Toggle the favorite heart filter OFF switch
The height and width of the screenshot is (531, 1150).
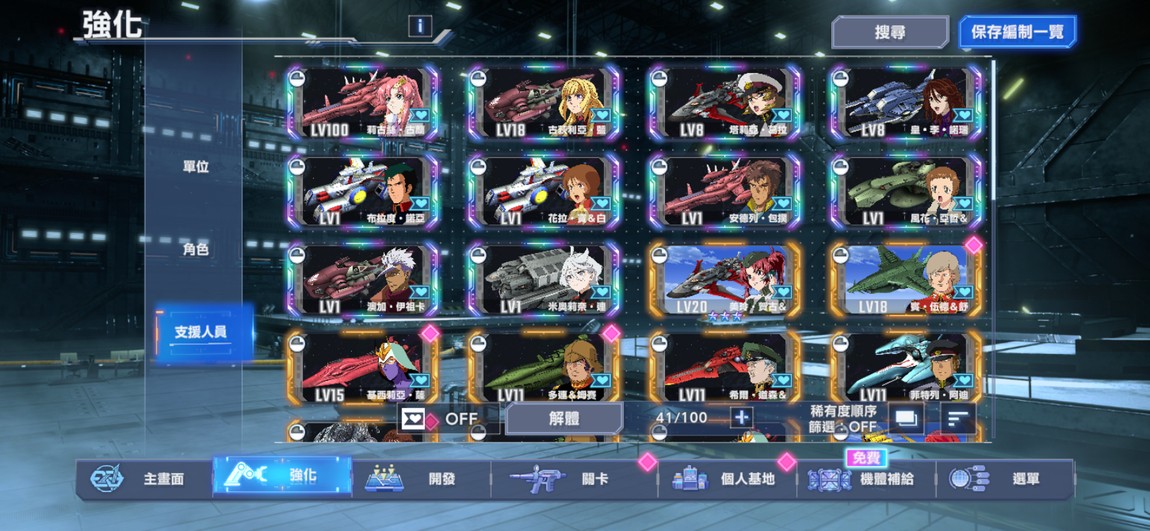[x=440, y=418]
